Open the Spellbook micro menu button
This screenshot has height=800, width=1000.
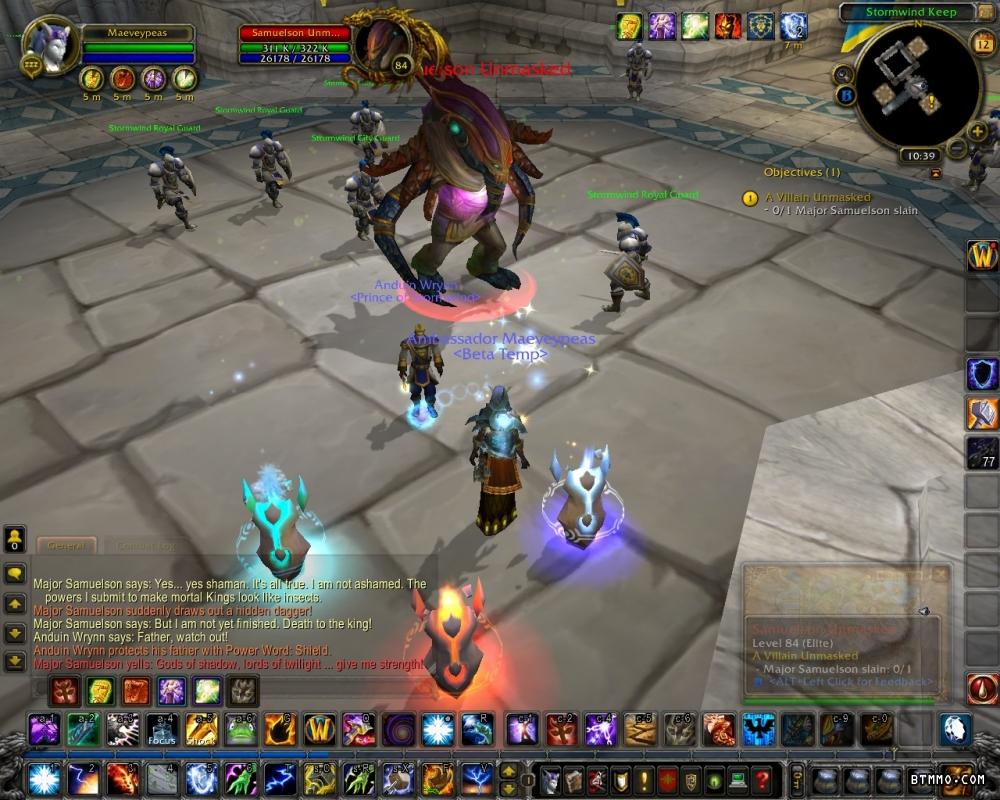pos(573,778)
